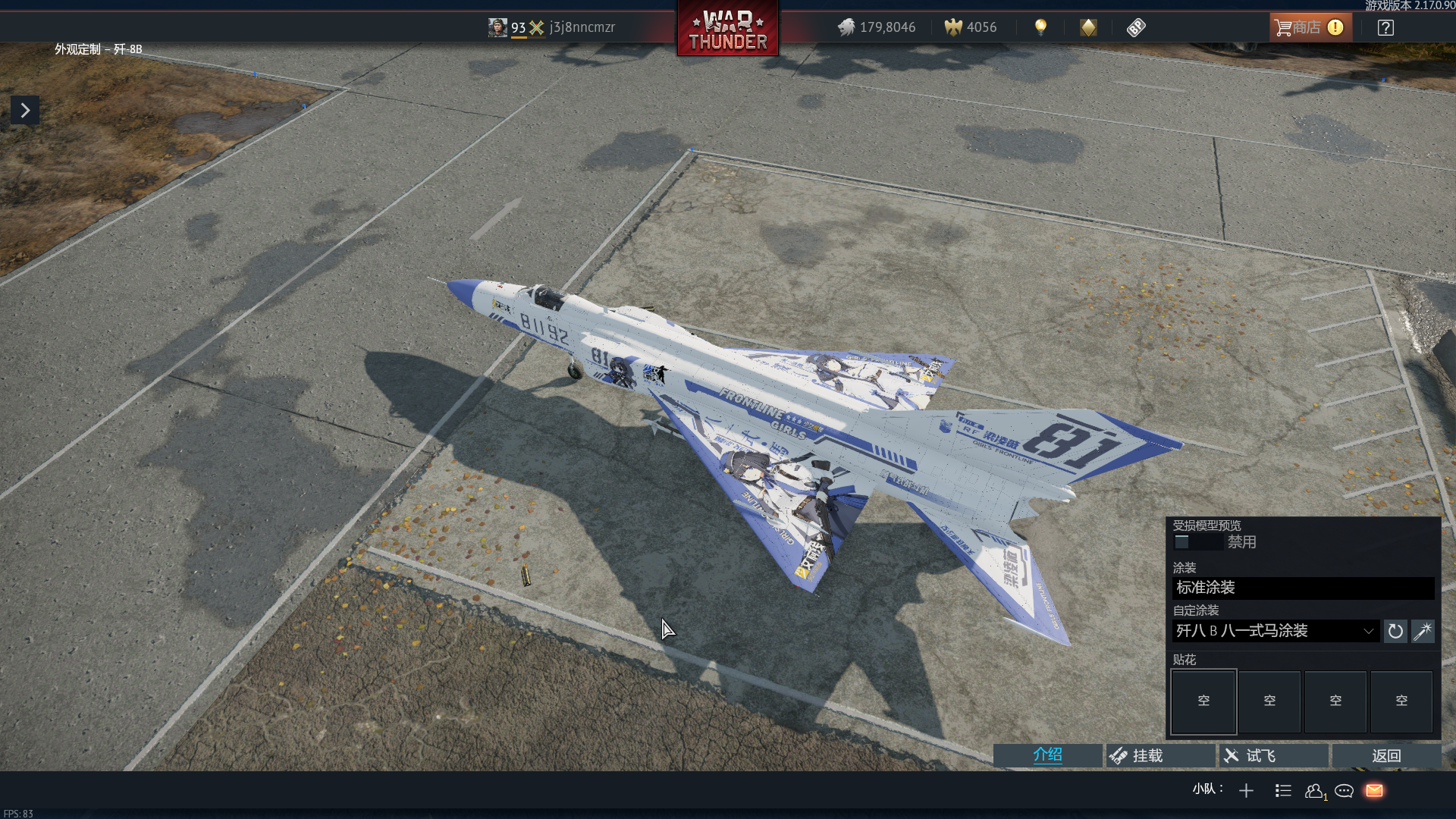Image resolution: width=1456 pixels, height=819 pixels.
Task: Open the Golden Eagles currency balance
Action: pos(971,27)
